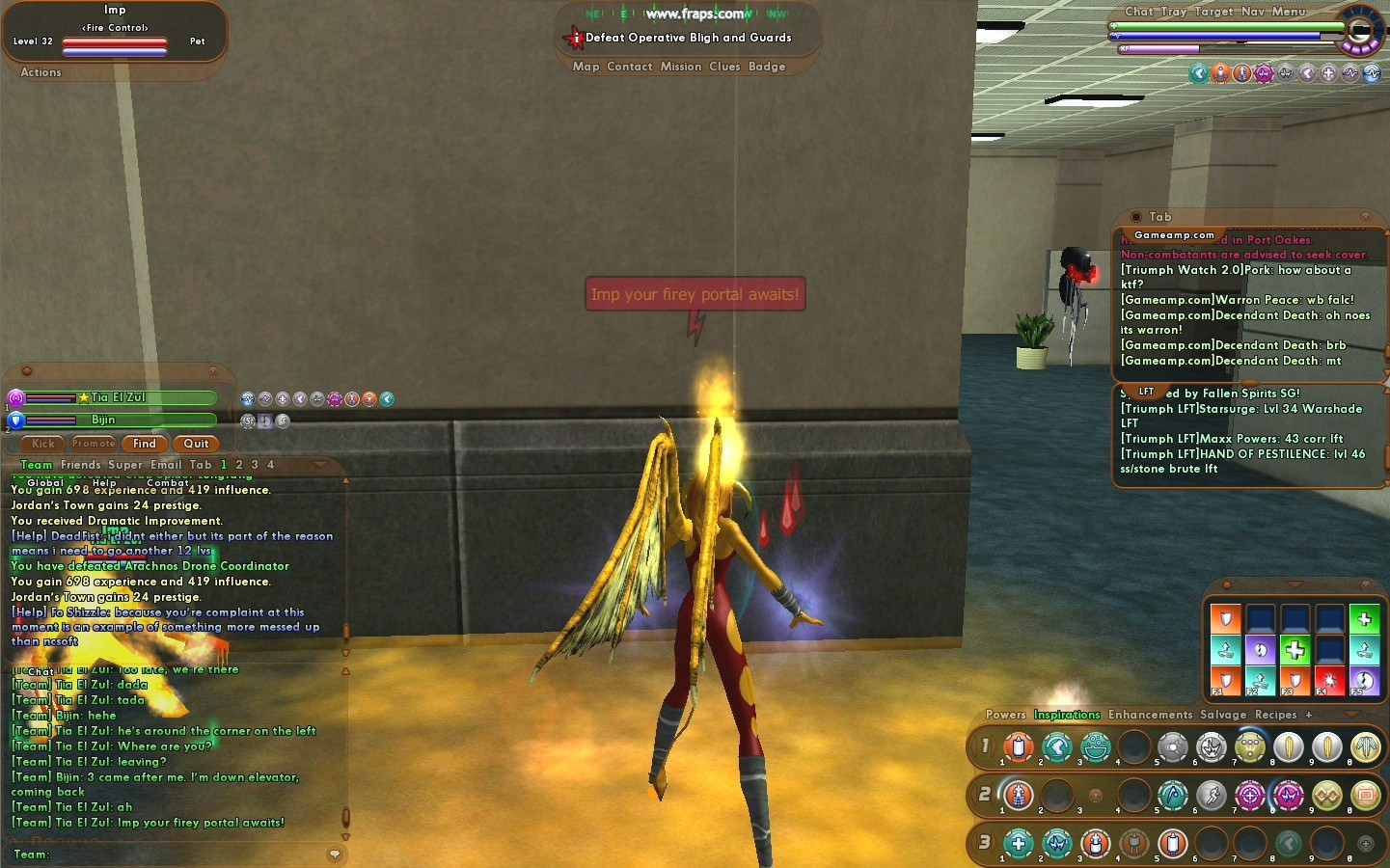Switch to the Super group tab
The width and height of the screenshot is (1390, 868).
tap(125, 465)
